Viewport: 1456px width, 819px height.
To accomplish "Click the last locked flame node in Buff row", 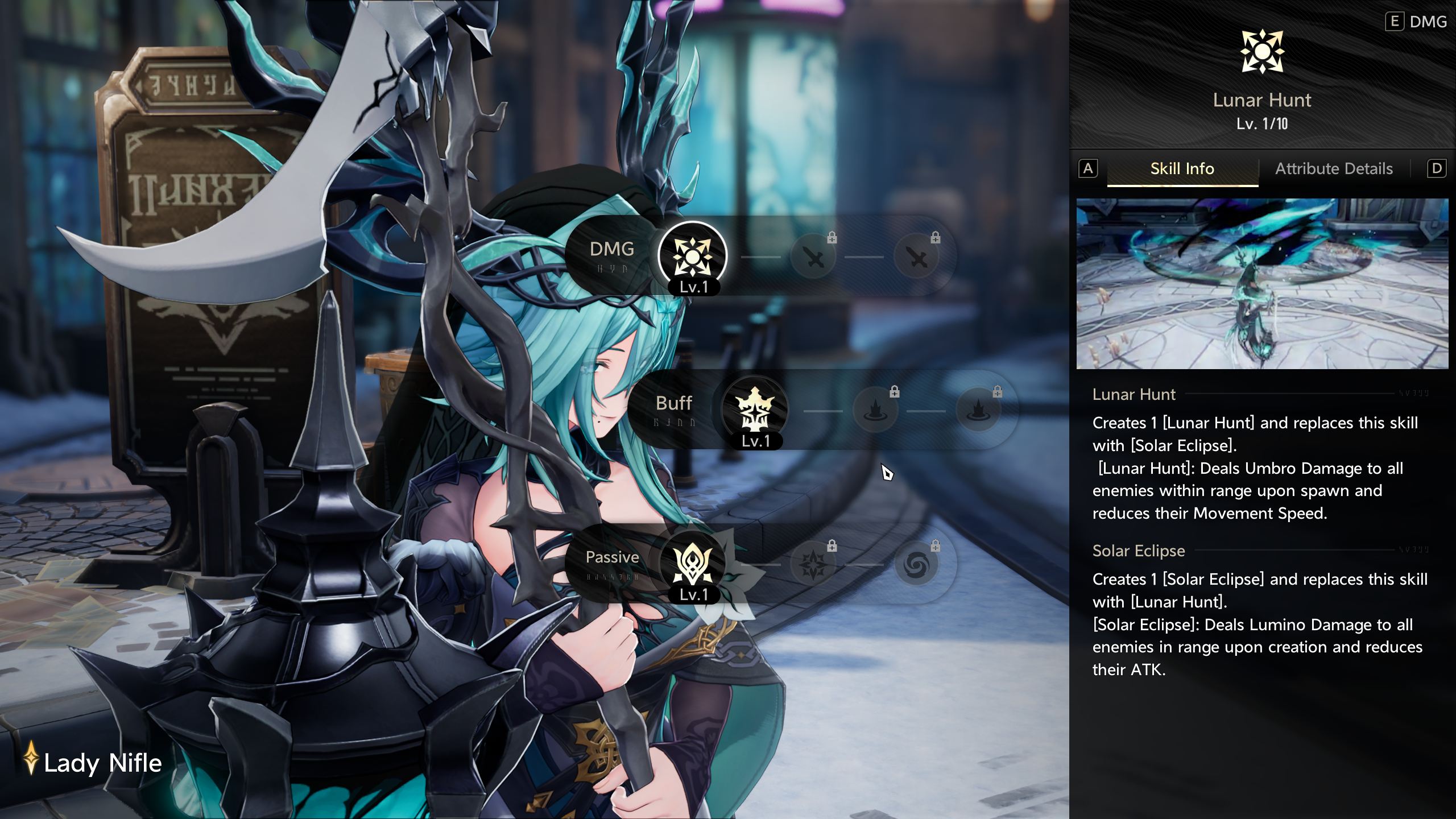I will pyautogui.click(x=978, y=411).
